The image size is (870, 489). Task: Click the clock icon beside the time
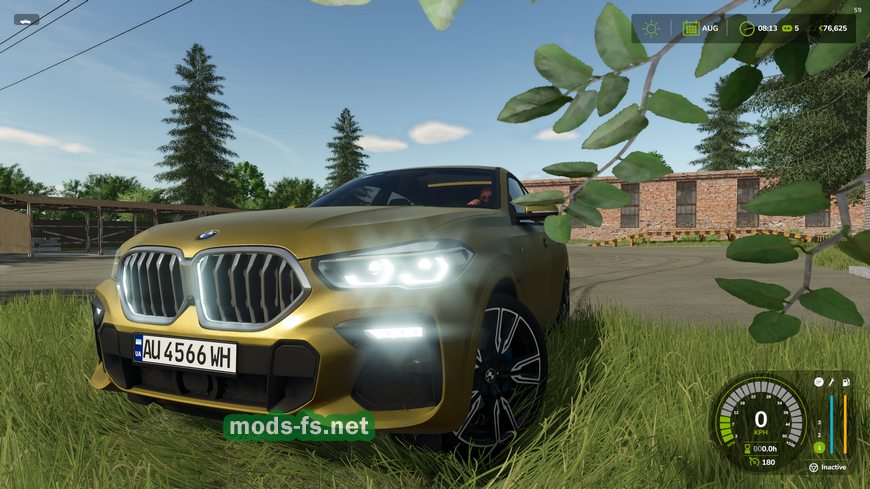747,28
